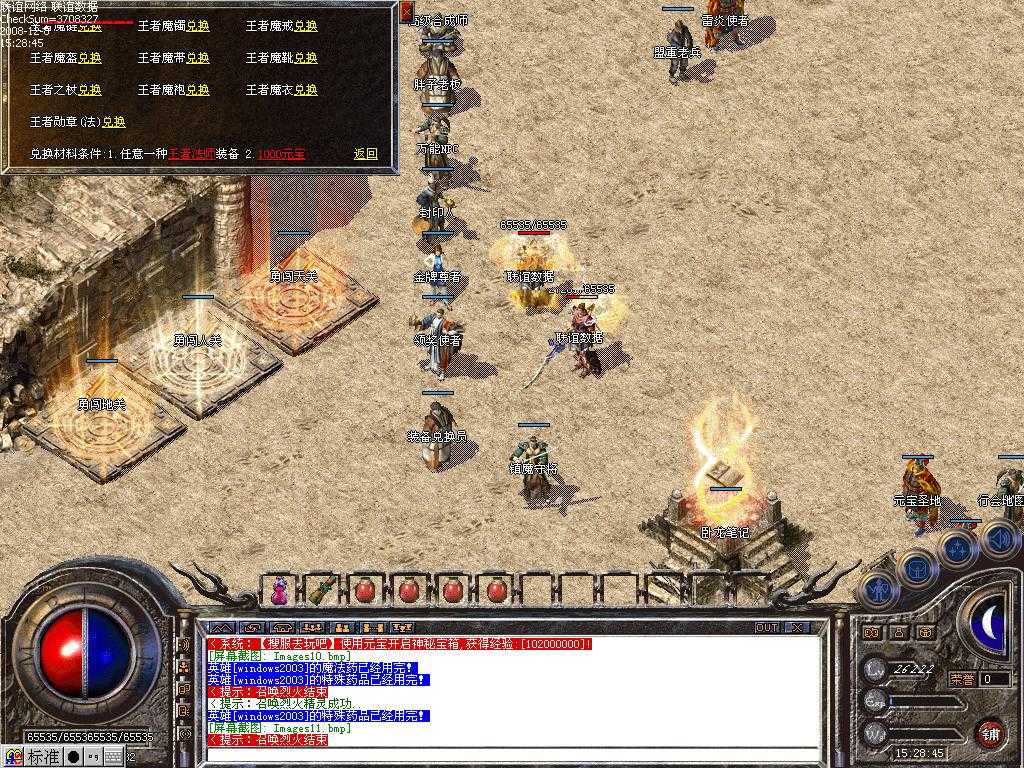Click 返回 to go back
This screenshot has height=768, width=1024.
pyautogui.click(x=365, y=154)
